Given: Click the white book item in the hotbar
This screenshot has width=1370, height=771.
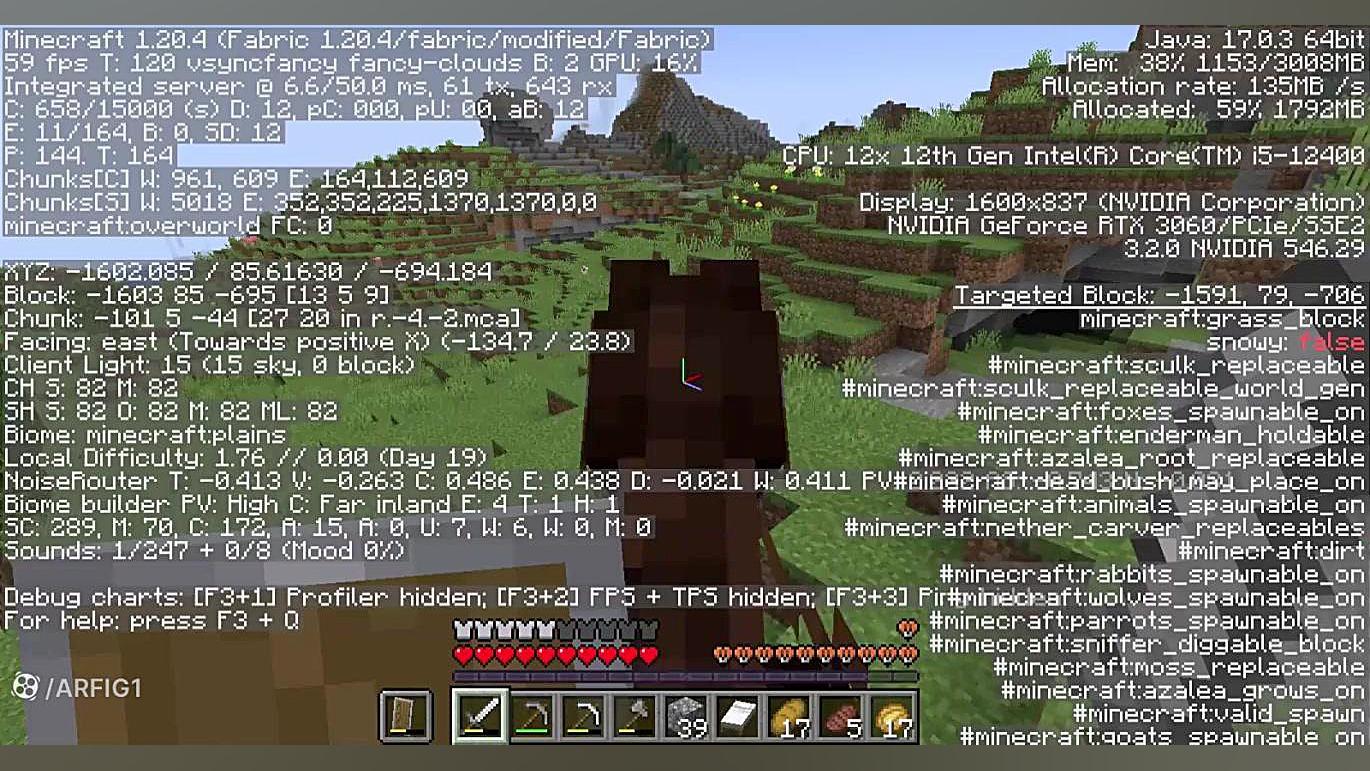Looking at the screenshot, I should tap(740, 715).
